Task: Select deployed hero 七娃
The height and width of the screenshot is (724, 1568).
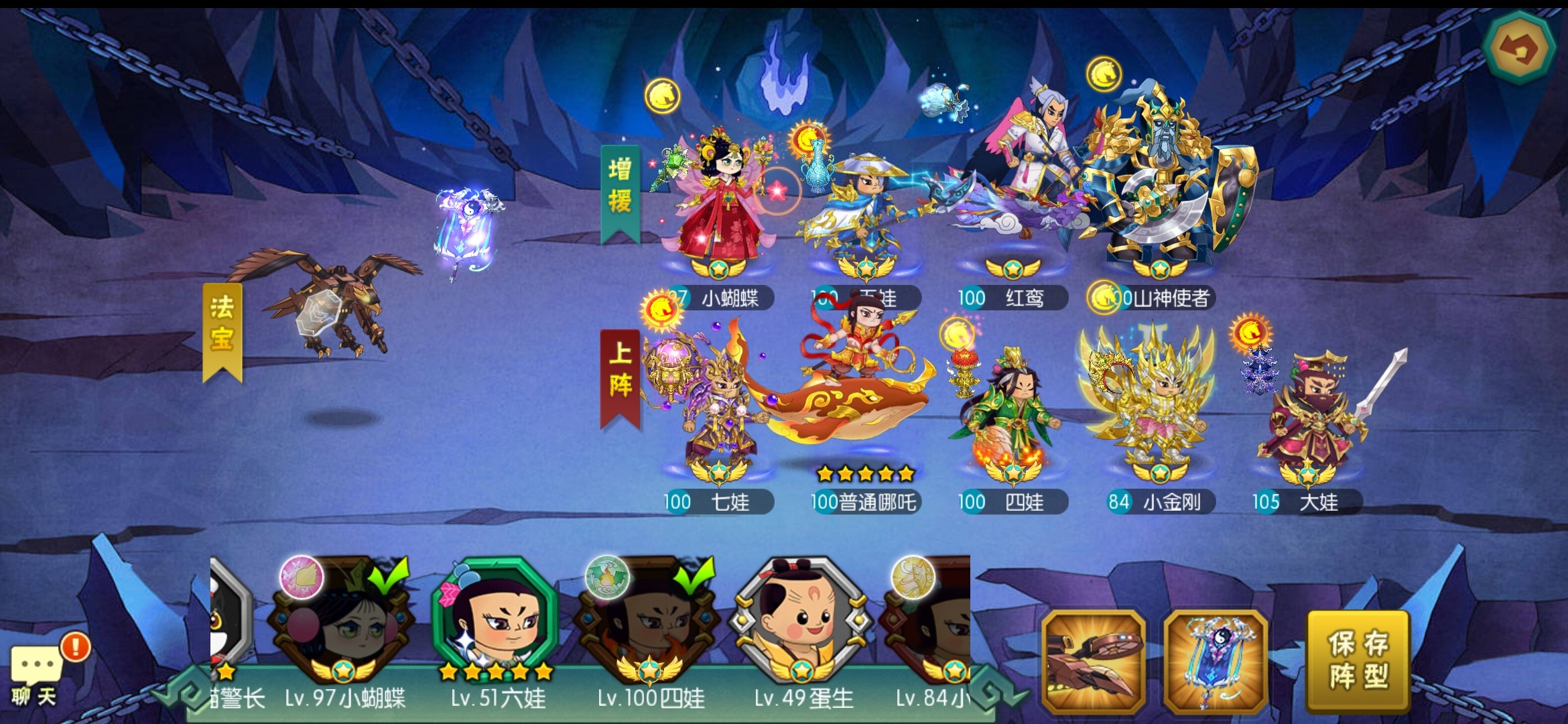Action: point(718,409)
